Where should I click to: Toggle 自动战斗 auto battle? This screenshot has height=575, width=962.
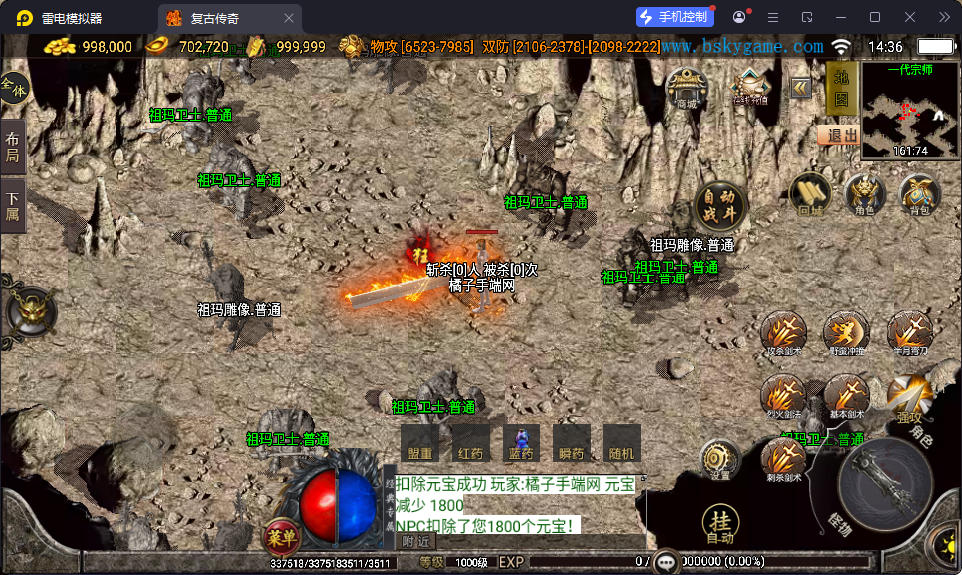720,205
